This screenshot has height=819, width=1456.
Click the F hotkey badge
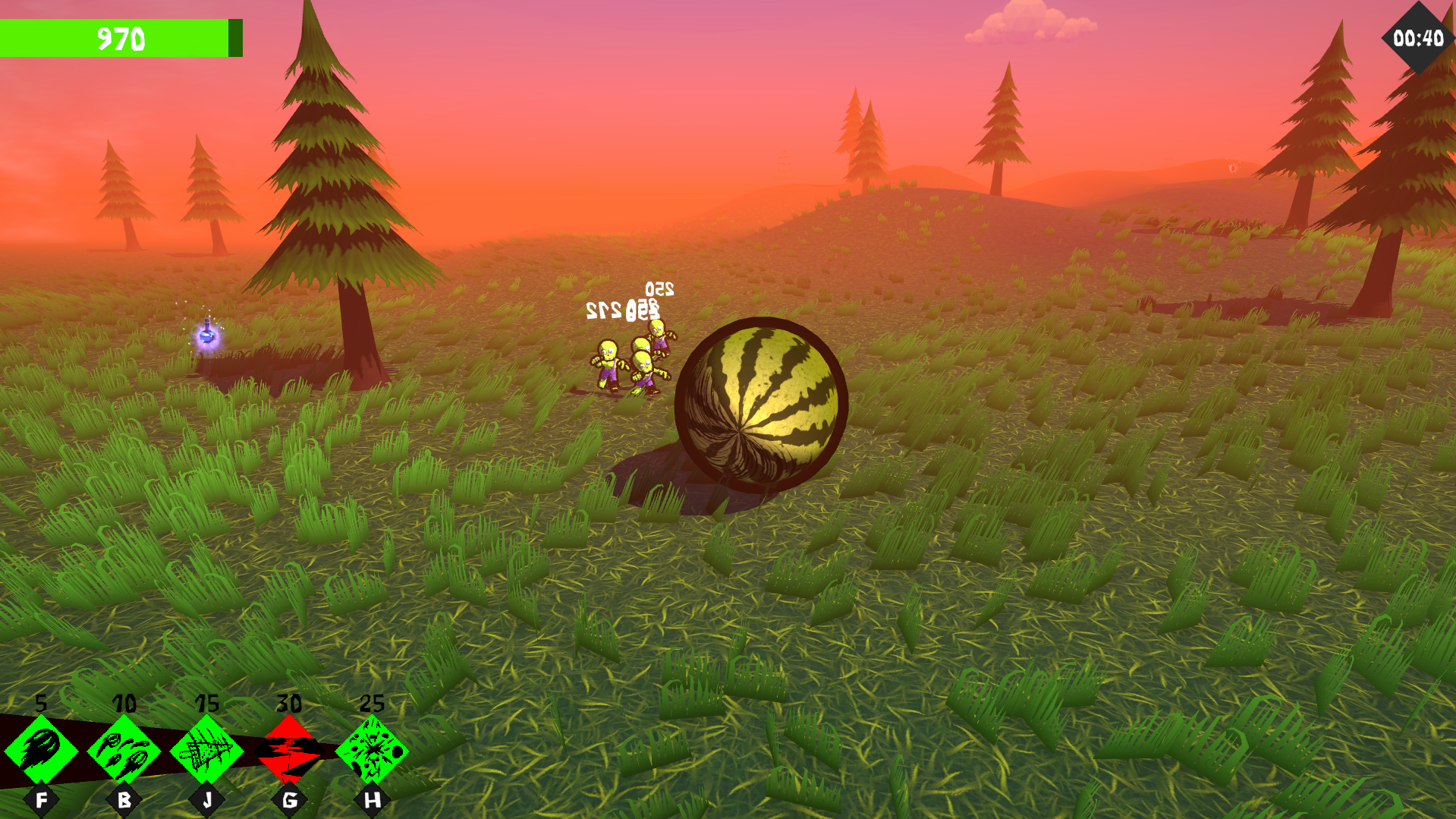tap(43, 799)
